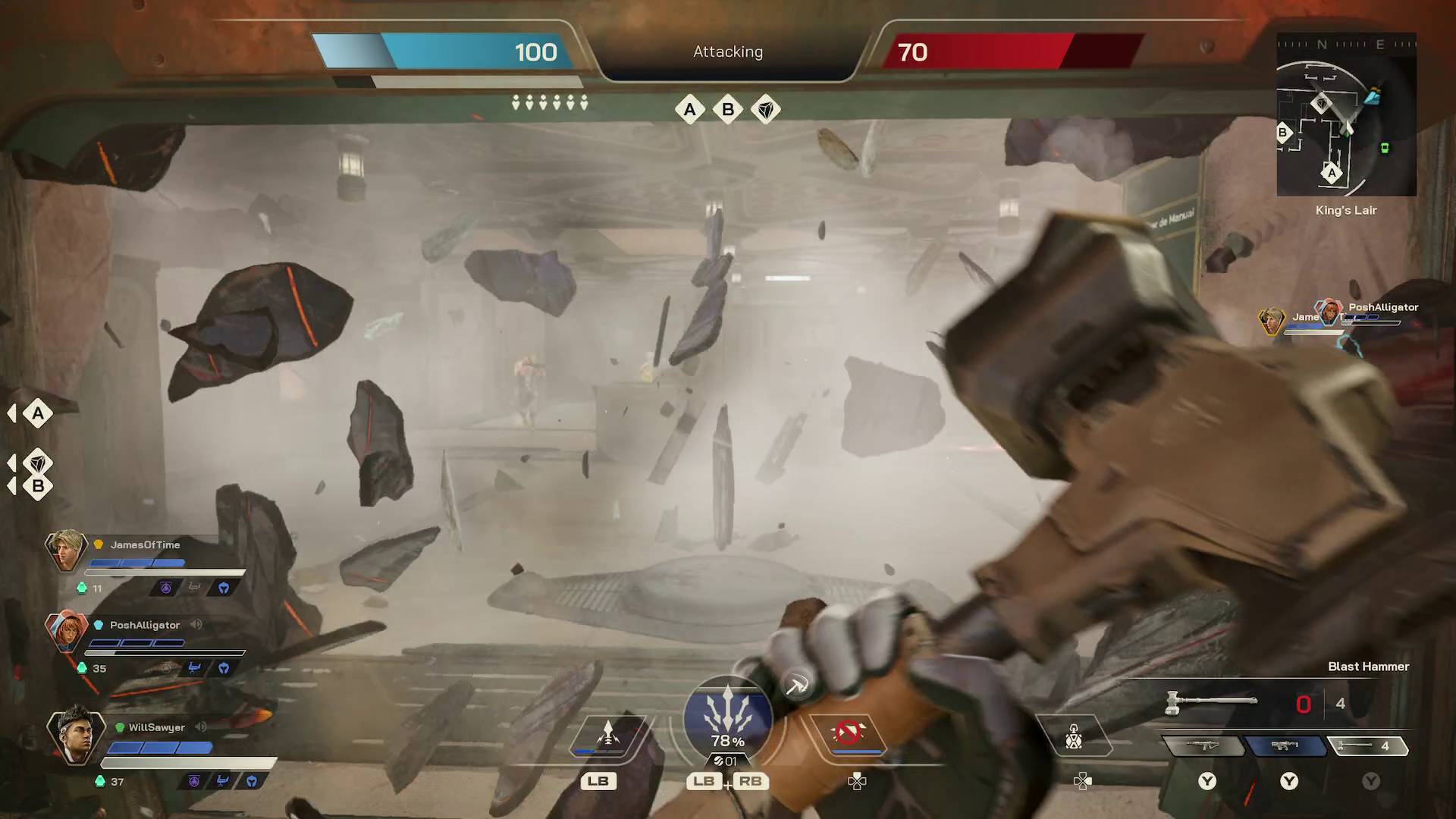Viewport: 1456px width, 819px height.
Task: Select the assault rifle icon in the weapon slots
Action: (1205, 745)
